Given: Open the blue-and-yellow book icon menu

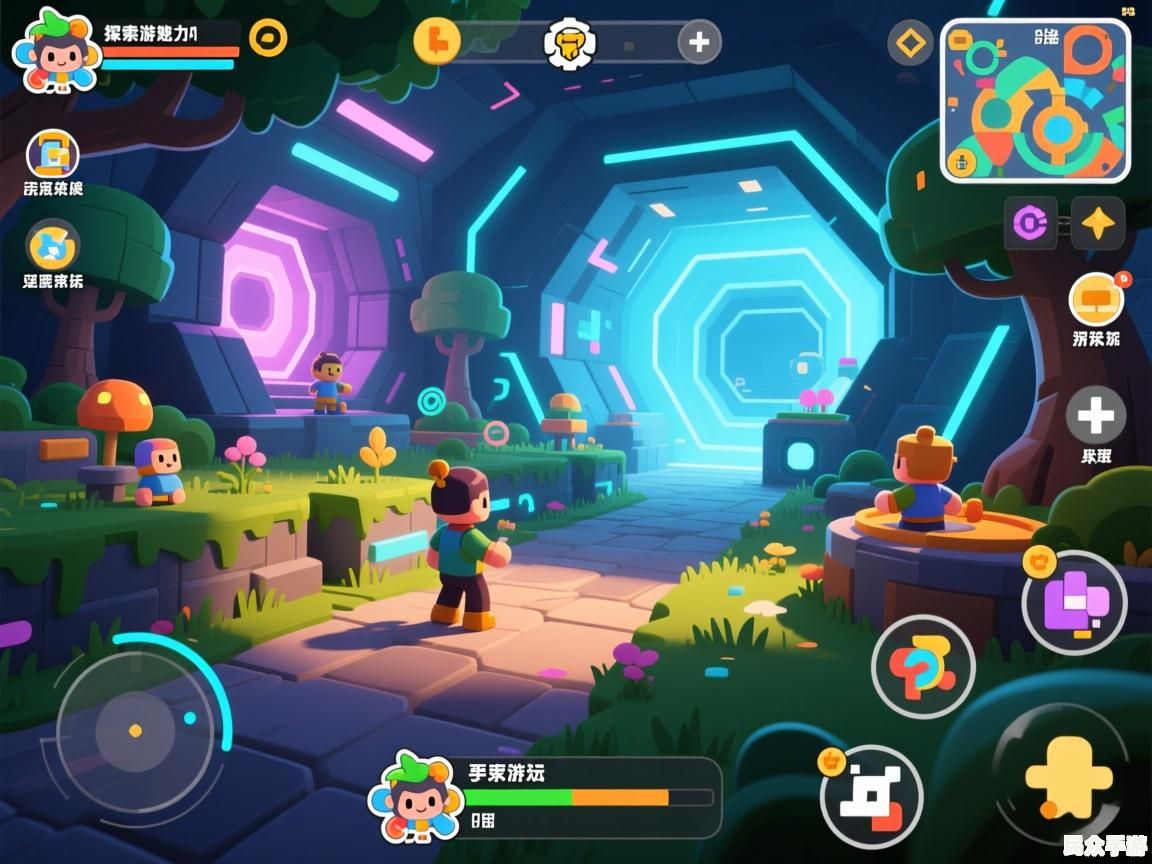Looking at the screenshot, I should [x=53, y=155].
